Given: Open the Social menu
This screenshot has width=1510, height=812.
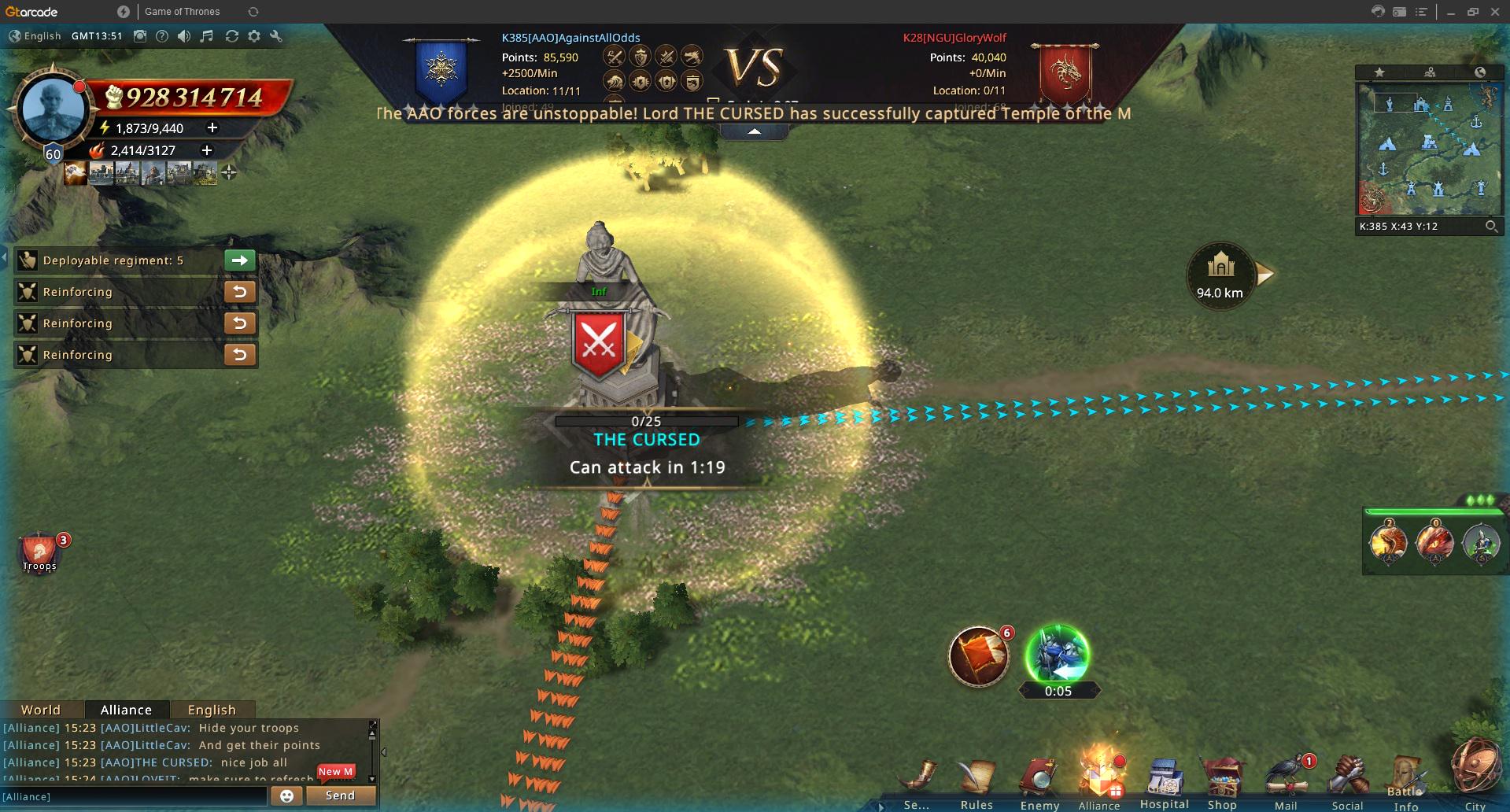Looking at the screenshot, I should click(x=1347, y=781).
